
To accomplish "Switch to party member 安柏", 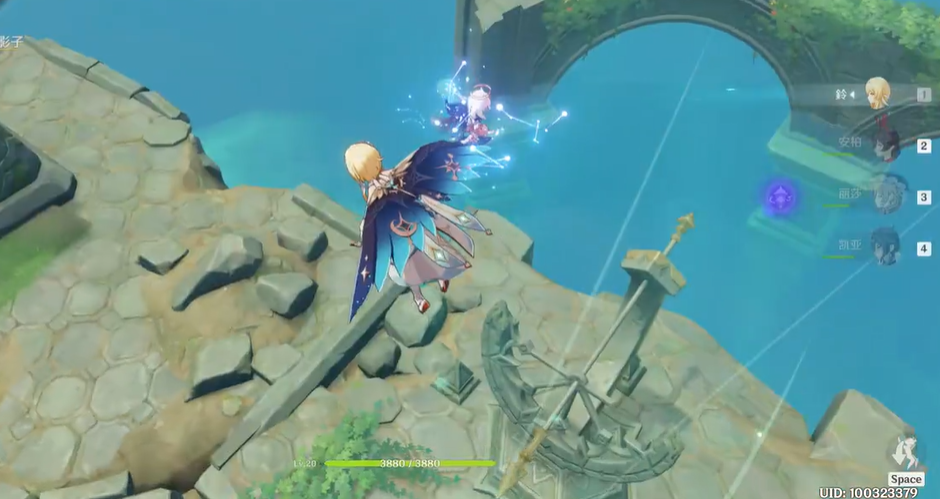I will pyautogui.click(x=886, y=145).
